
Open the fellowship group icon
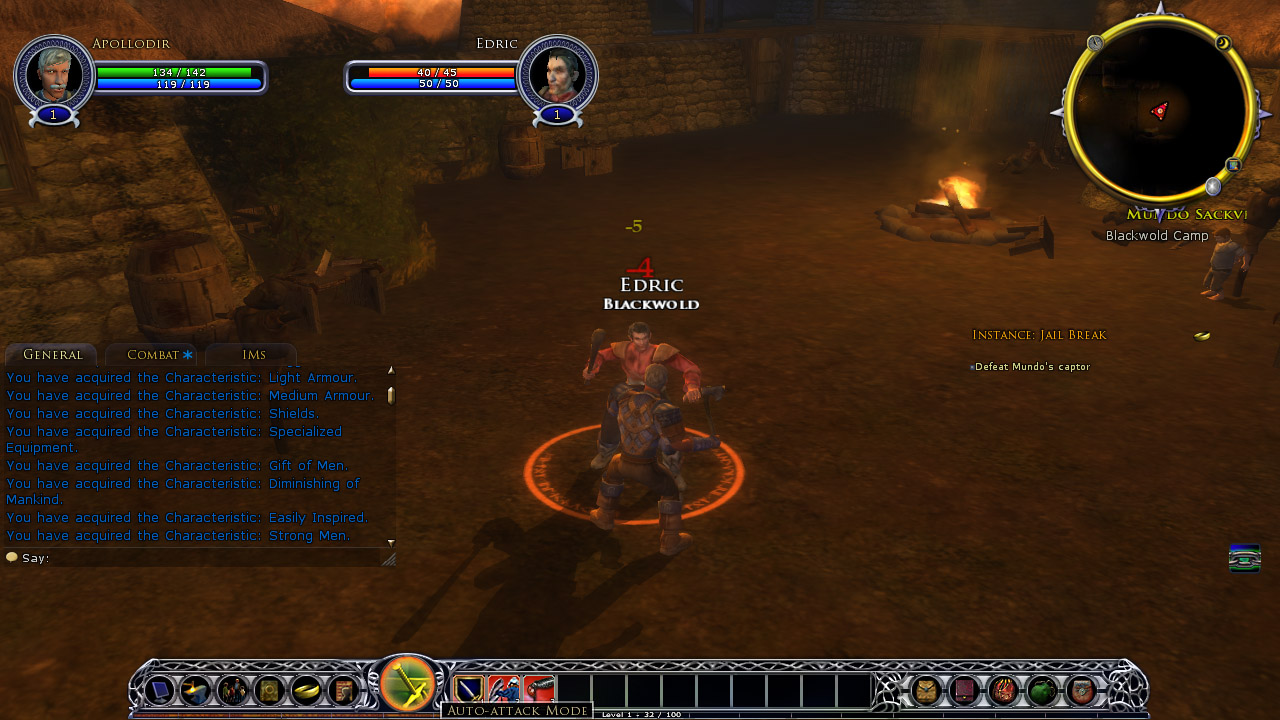coord(233,690)
